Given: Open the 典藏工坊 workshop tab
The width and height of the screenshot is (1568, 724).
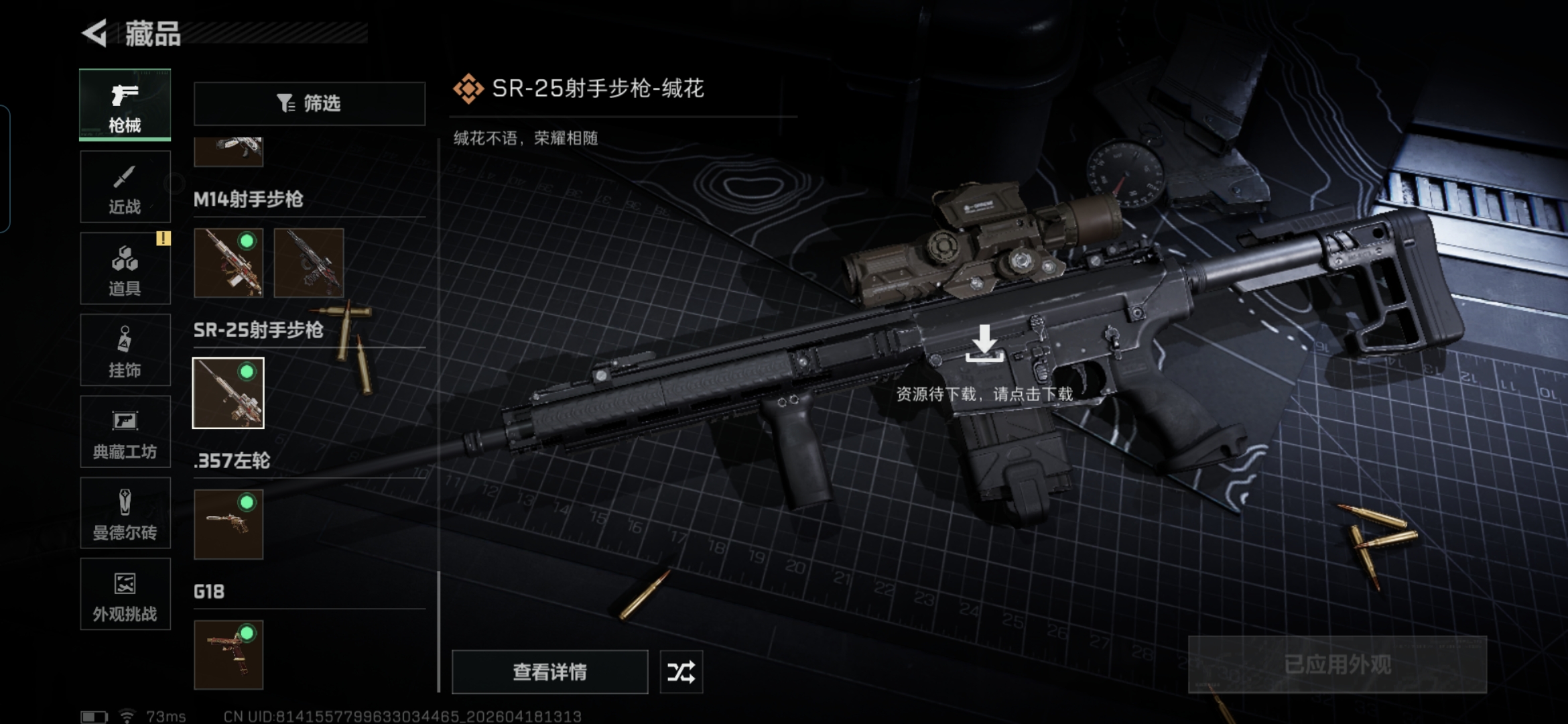Looking at the screenshot, I should [x=125, y=432].
